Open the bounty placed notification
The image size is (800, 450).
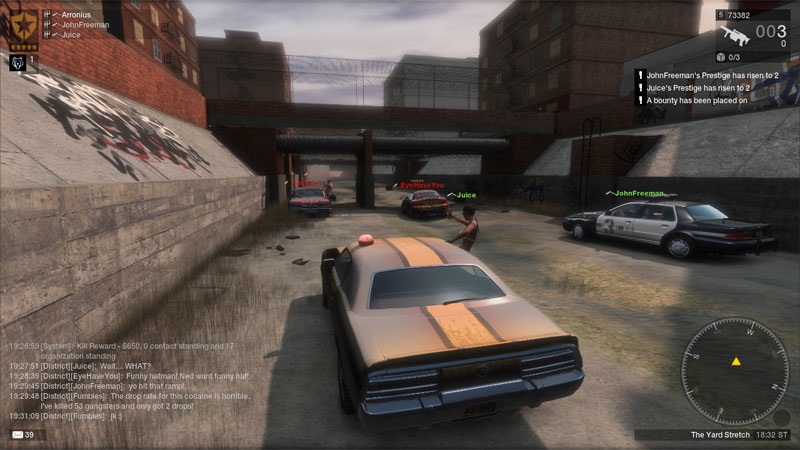click(x=698, y=100)
